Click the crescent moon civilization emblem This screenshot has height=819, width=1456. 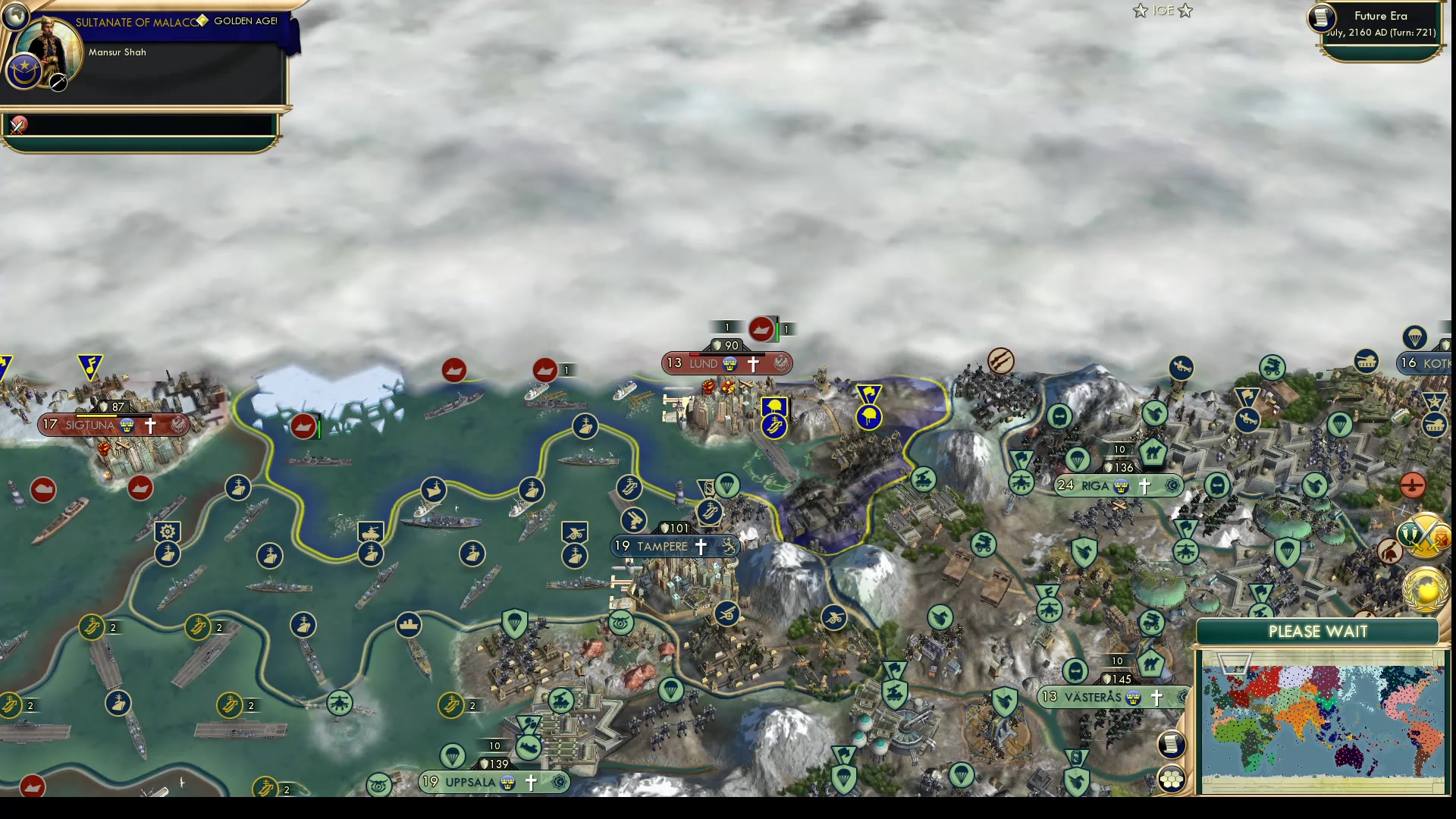(x=25, y=72)
